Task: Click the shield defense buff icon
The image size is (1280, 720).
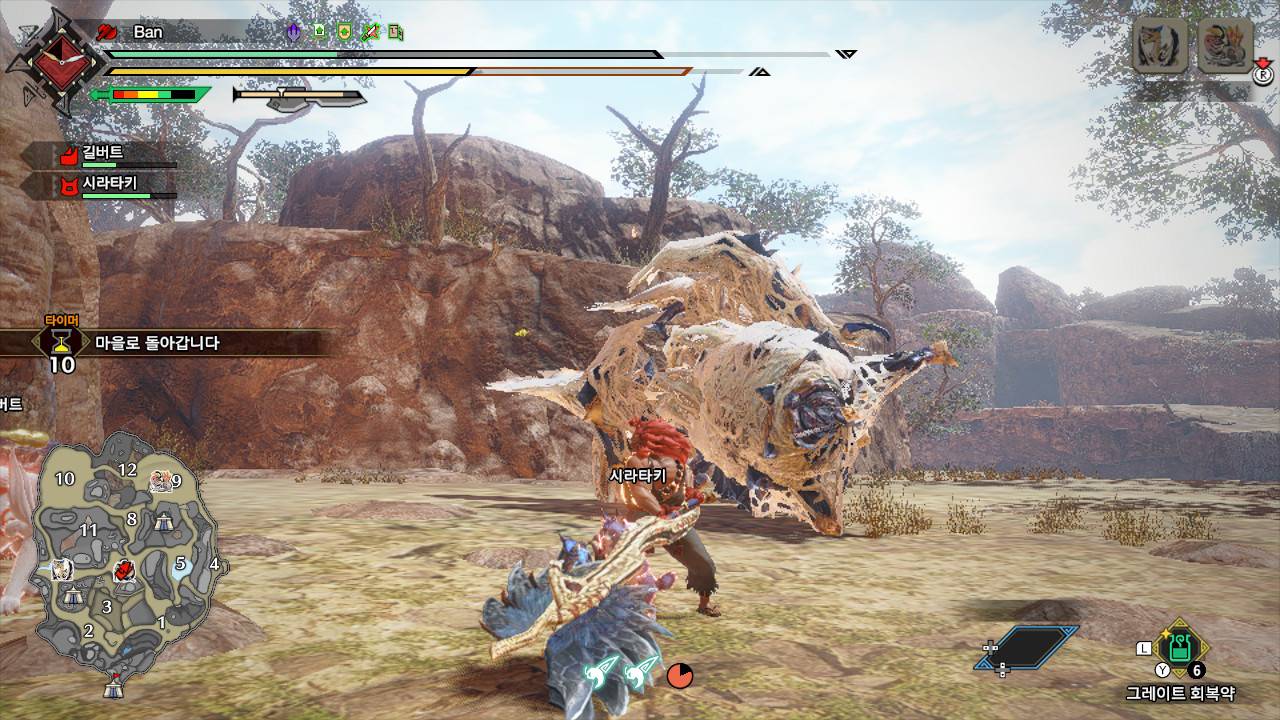Action: coord(344,32)
